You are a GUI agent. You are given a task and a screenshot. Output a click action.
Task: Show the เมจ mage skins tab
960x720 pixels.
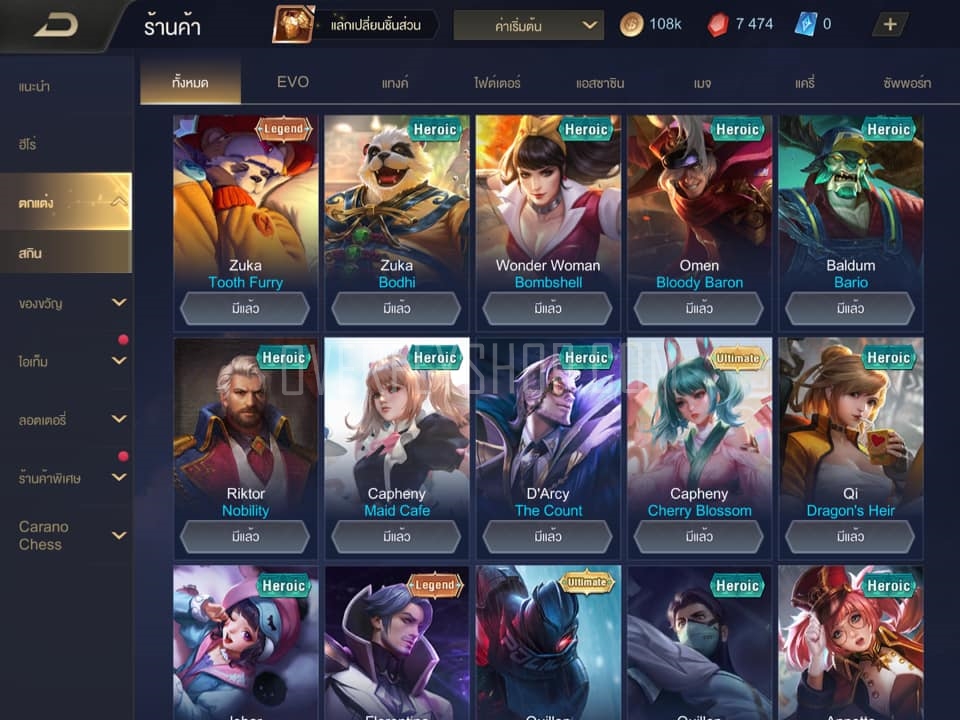pyautogui.click(x=702, y=83)
